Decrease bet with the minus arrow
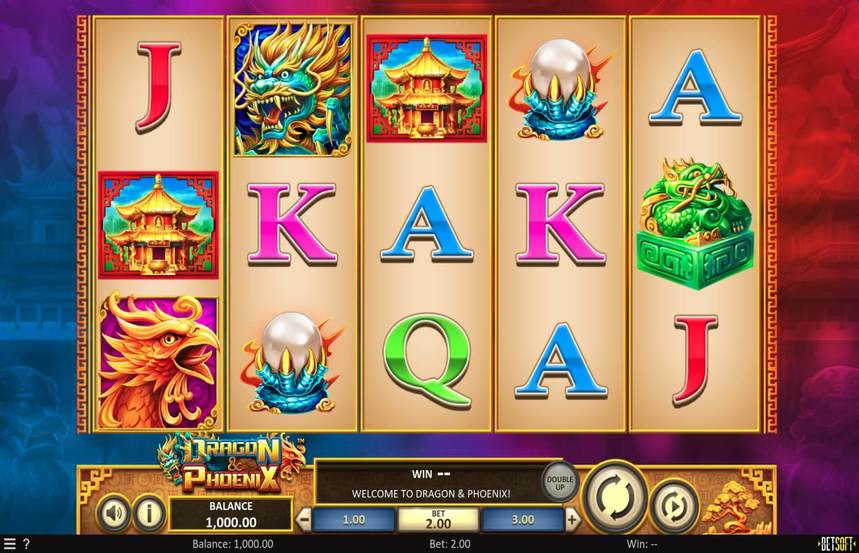The image size is (859, 553). pyautogui.click(x=304, y=520)
